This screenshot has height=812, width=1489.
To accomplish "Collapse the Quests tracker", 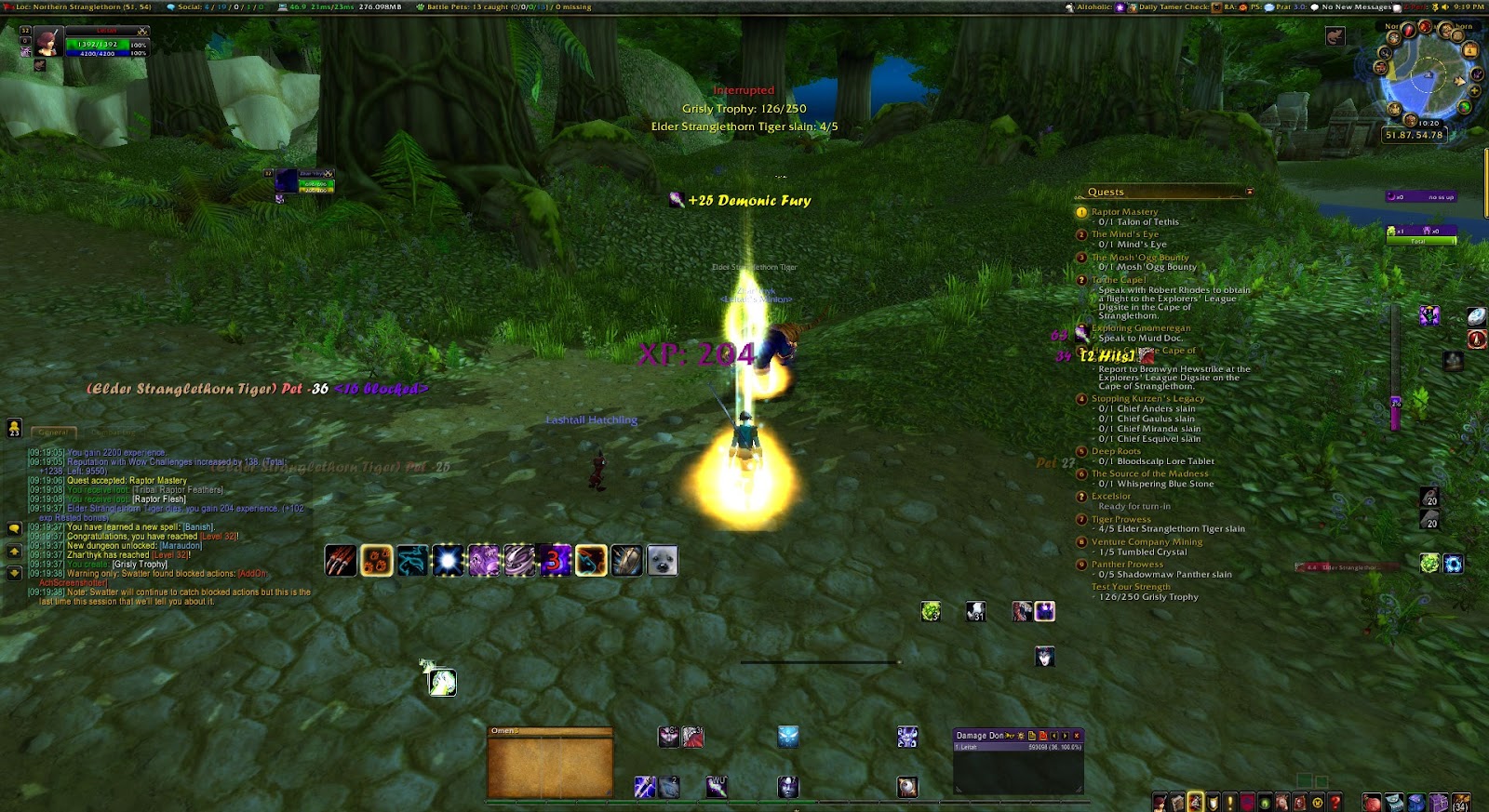I will tap(1249, 193).
